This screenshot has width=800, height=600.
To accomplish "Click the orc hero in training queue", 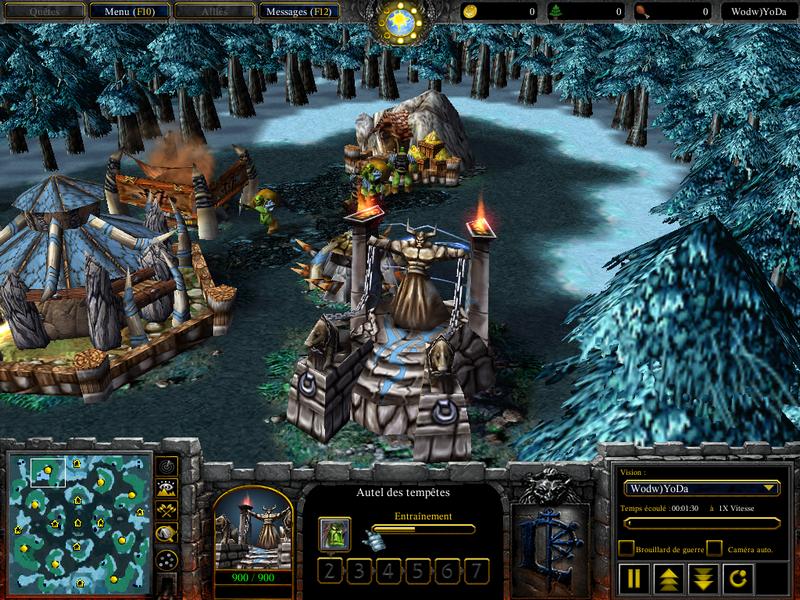I will pyautogui.click(x=335, y=534).
